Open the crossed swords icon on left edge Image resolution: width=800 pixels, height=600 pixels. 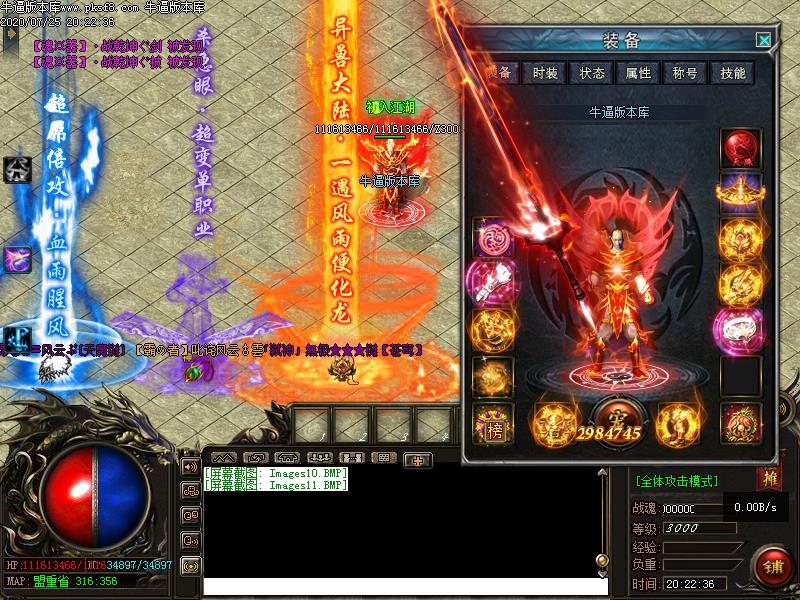click(x=16, y=167)
